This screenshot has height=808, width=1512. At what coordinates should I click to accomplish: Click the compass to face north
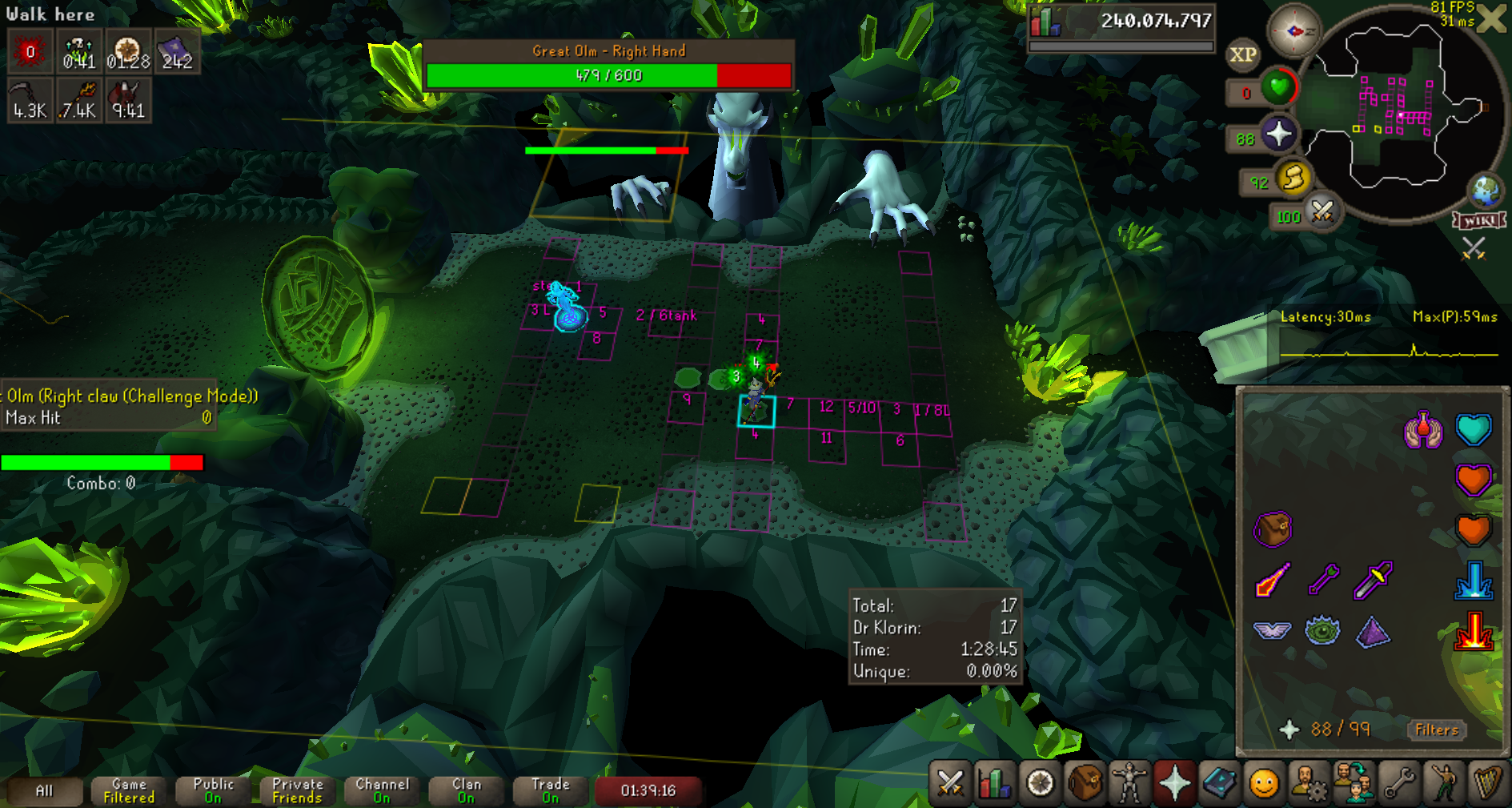point(1293,31)
